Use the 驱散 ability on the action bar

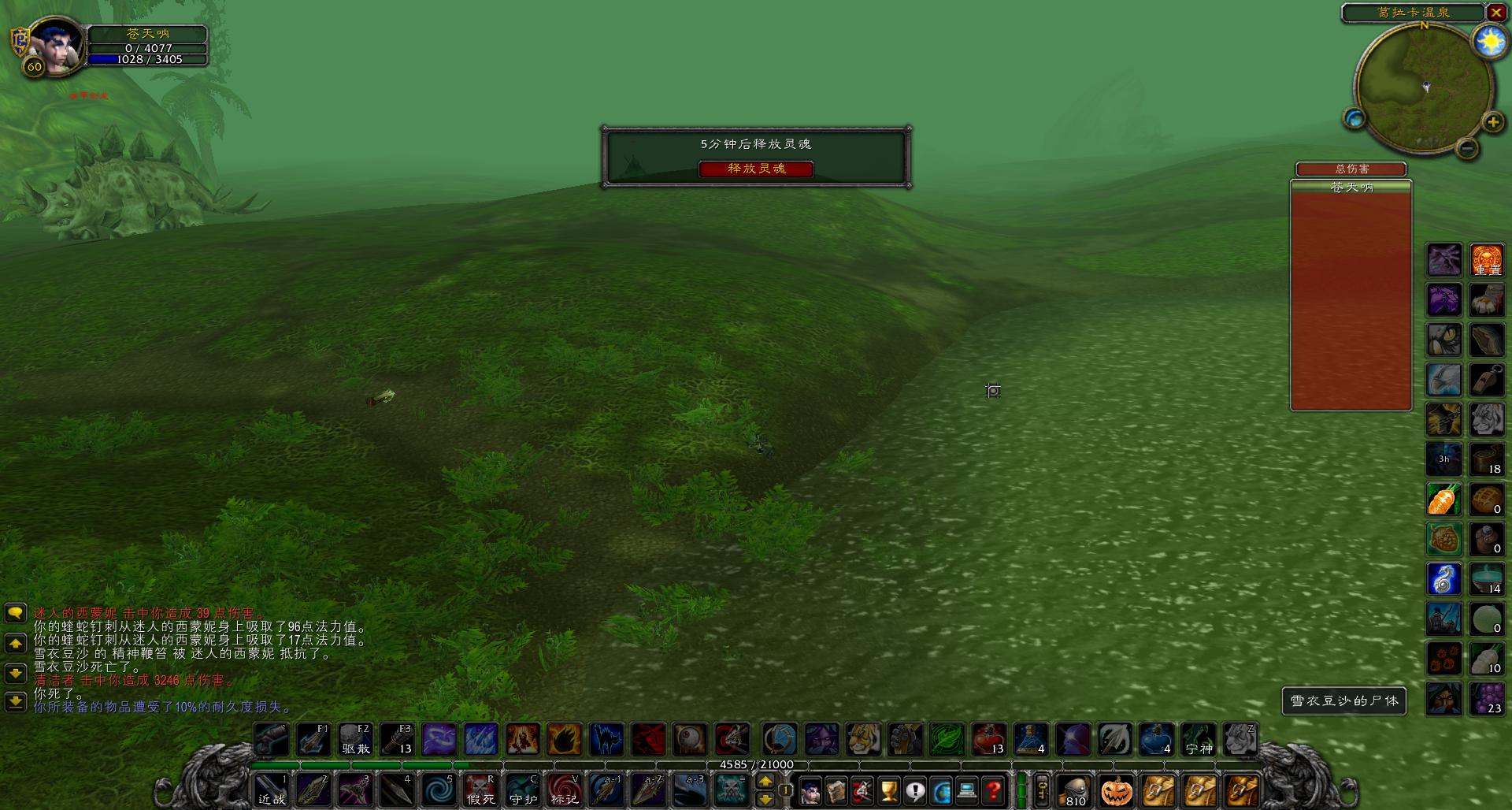[x=354, y=740]
